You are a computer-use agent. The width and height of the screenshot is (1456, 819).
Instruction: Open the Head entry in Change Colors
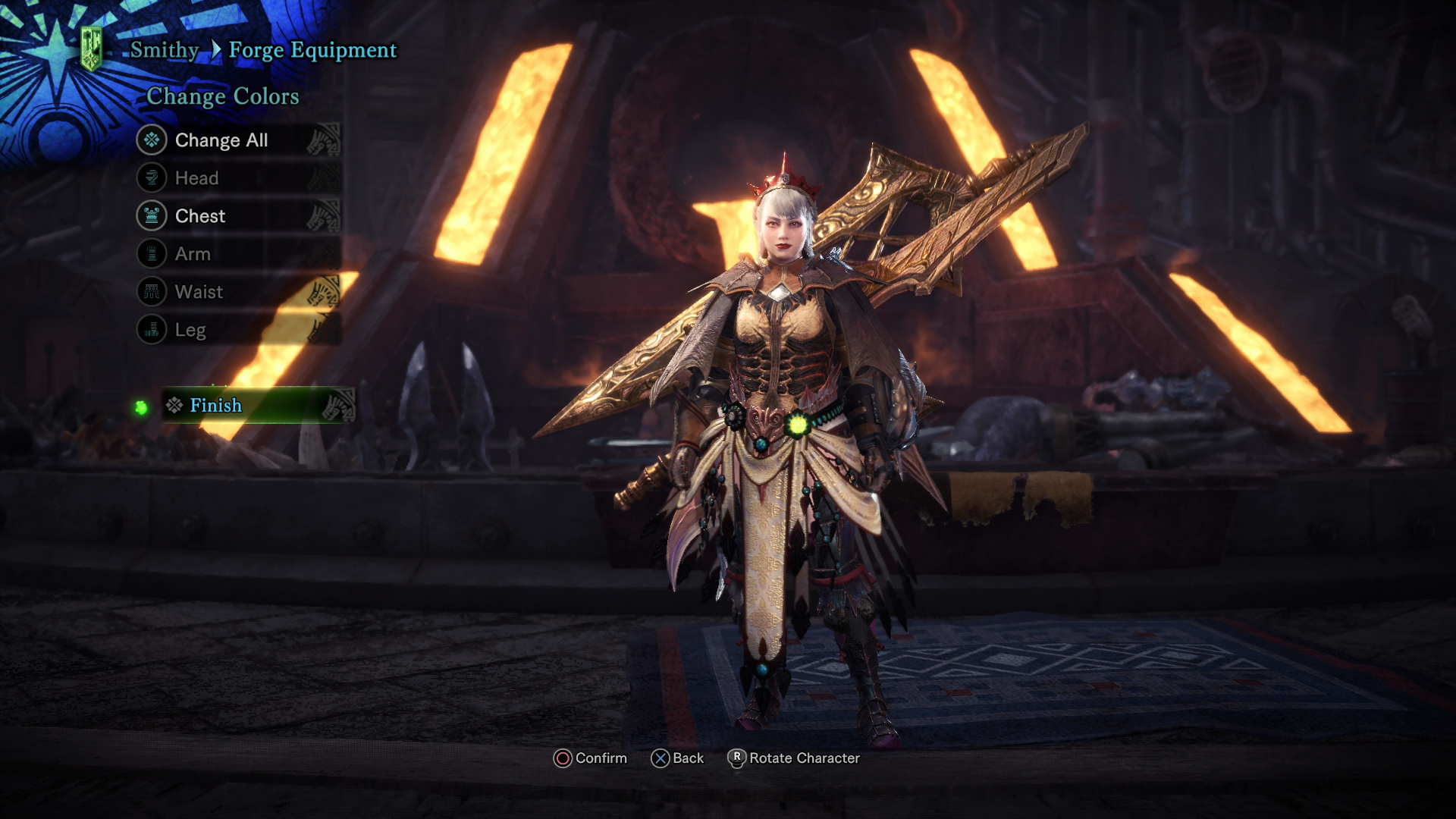coord(196,177)
